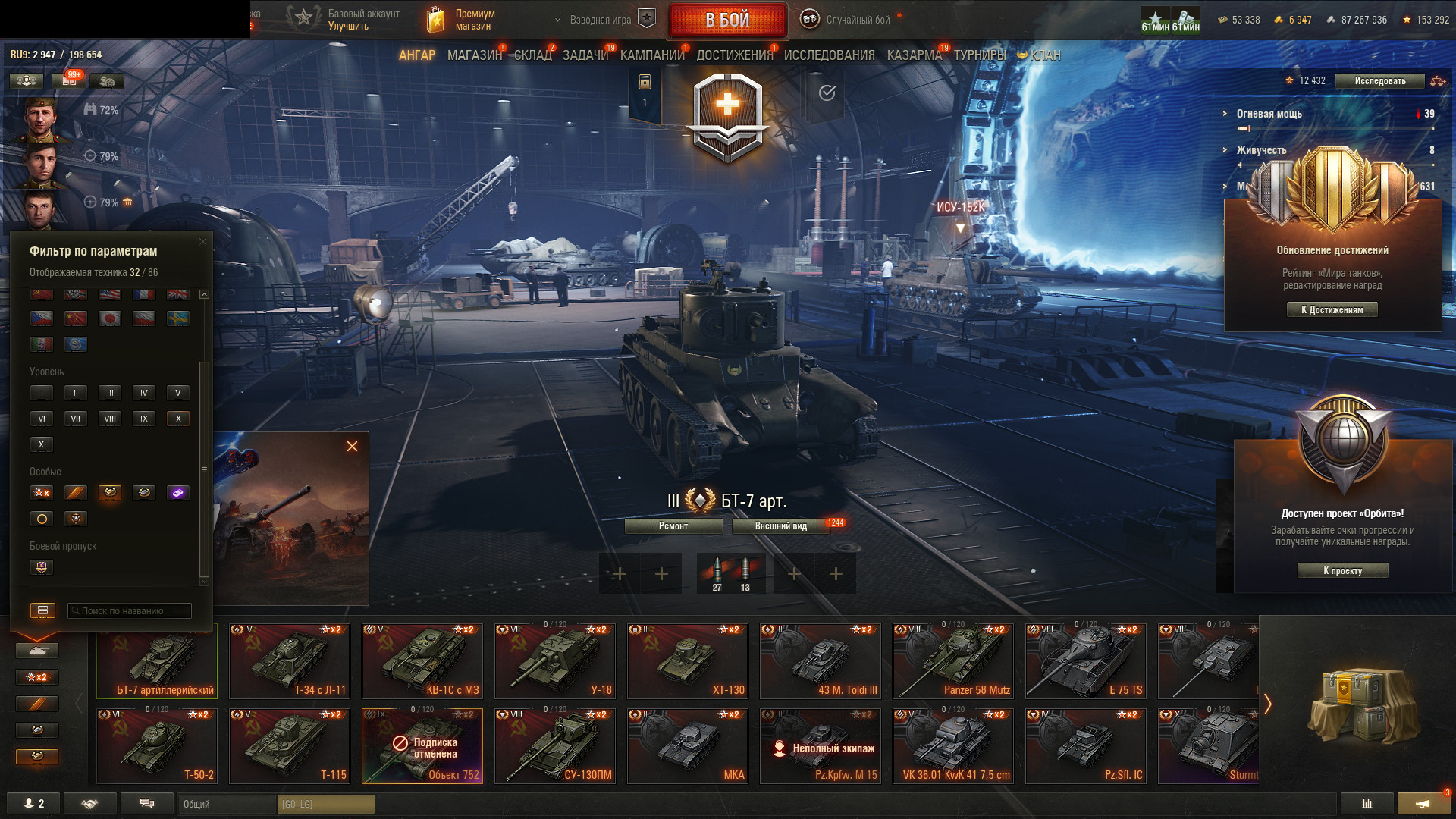Open the МАГАЗИН tab
The width and height of the screenshot is (1456, 819).
coord(475,55)
